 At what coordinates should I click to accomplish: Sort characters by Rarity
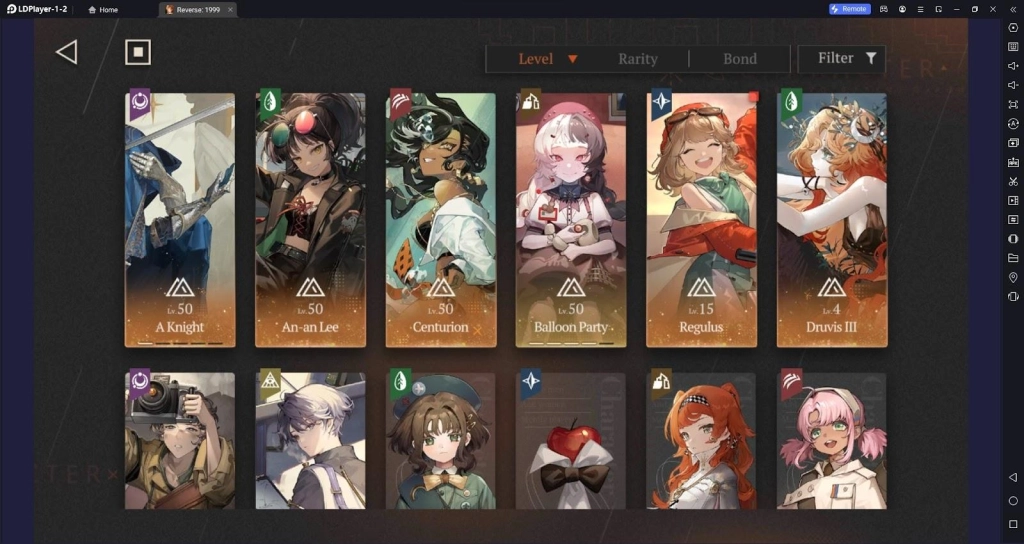[638, 59]
